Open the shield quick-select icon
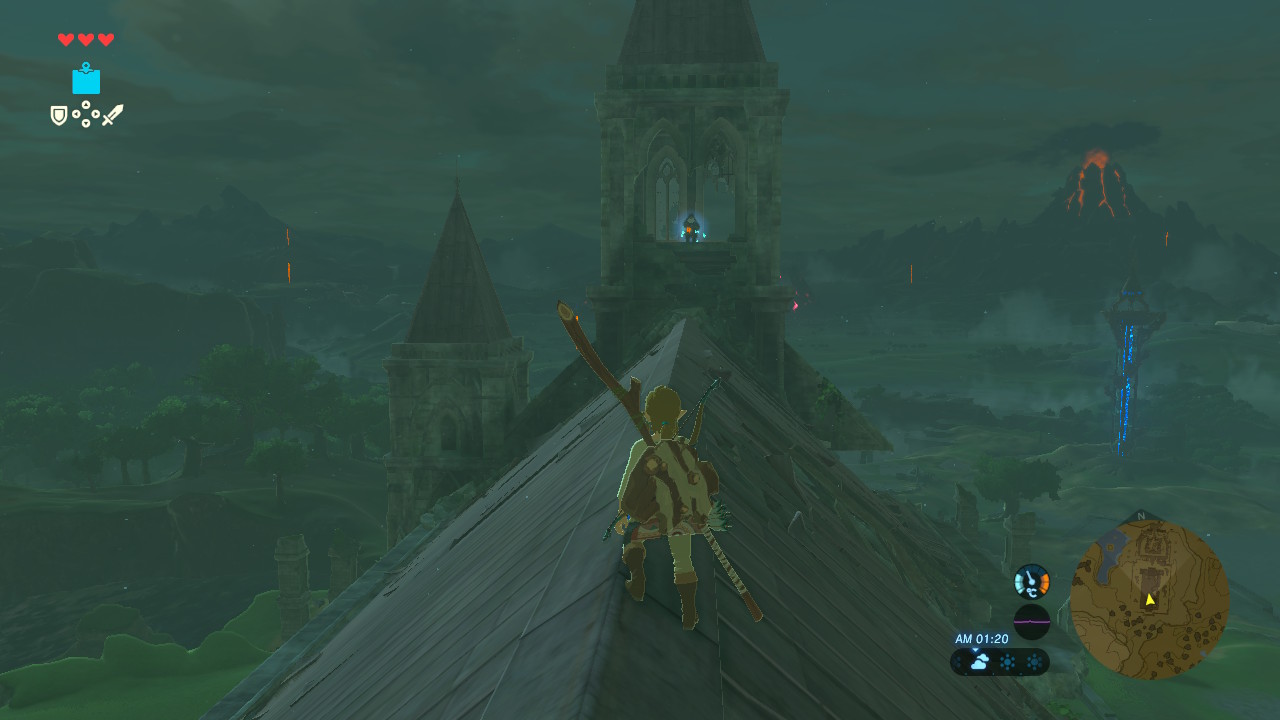 [x=59, y=116]
